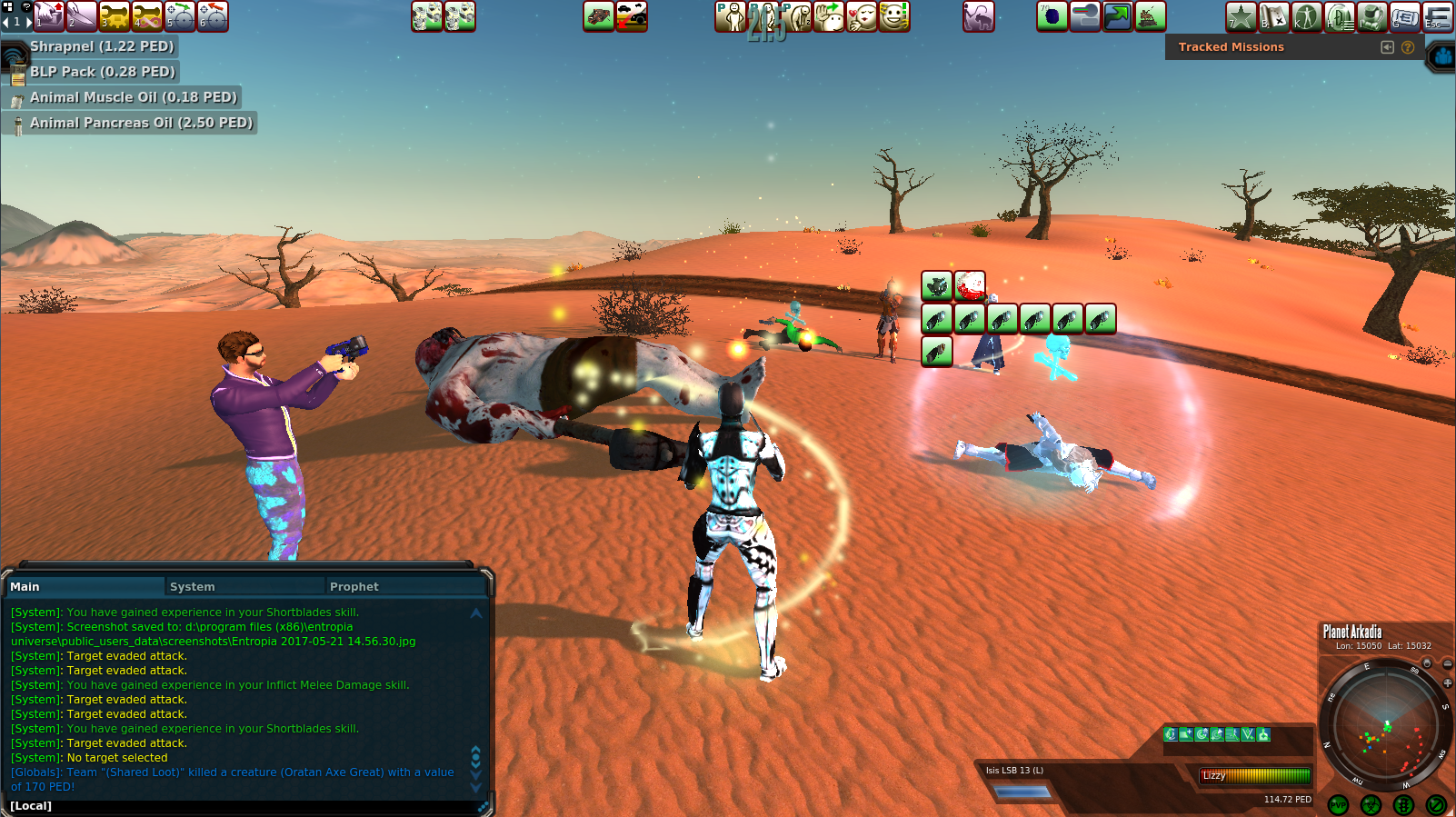
Task: Open the star icon on the top-right toolbar
Action: 1242,16
